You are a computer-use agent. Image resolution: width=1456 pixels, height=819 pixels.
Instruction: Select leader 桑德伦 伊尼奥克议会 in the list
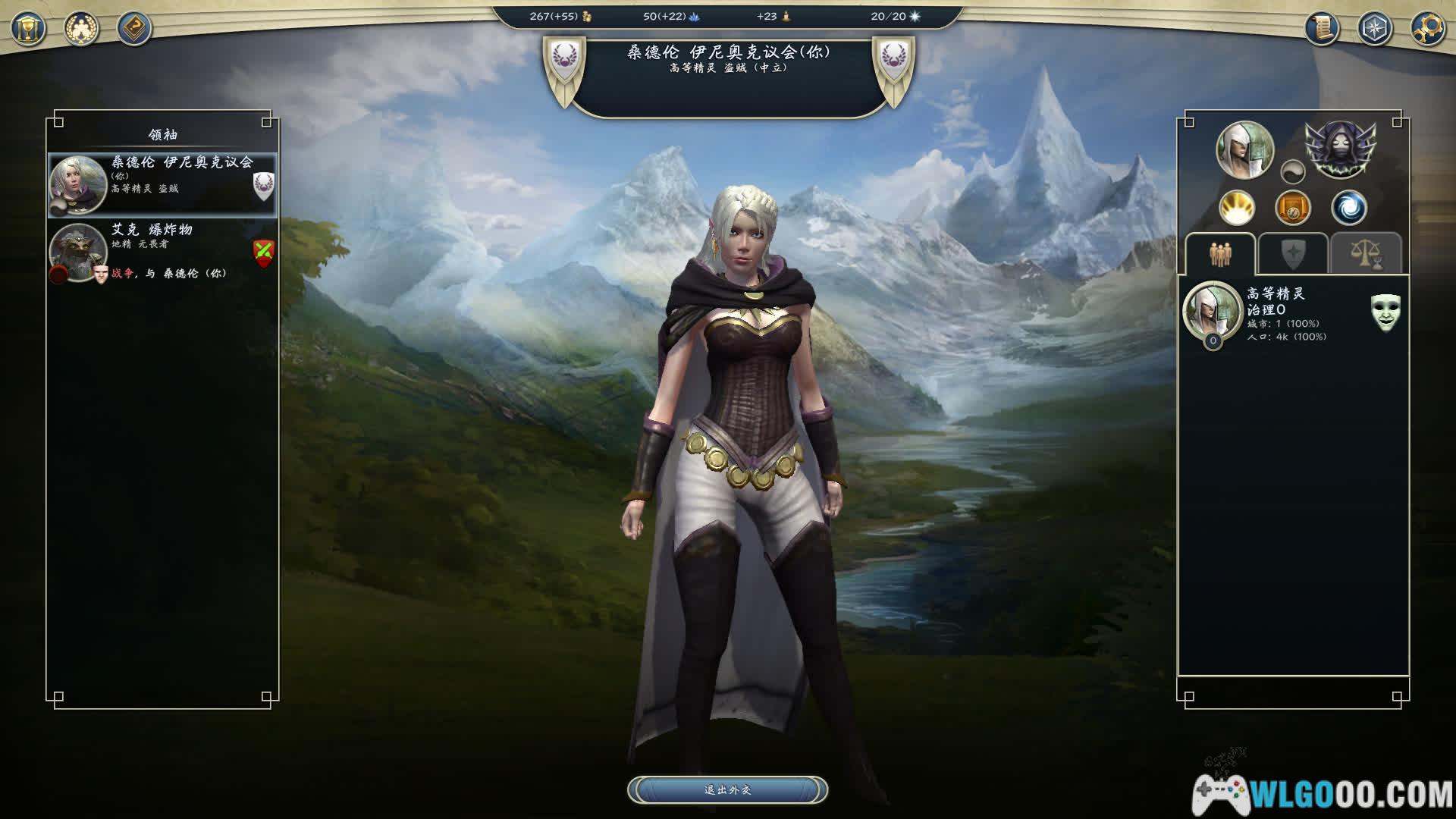[162, 185]
